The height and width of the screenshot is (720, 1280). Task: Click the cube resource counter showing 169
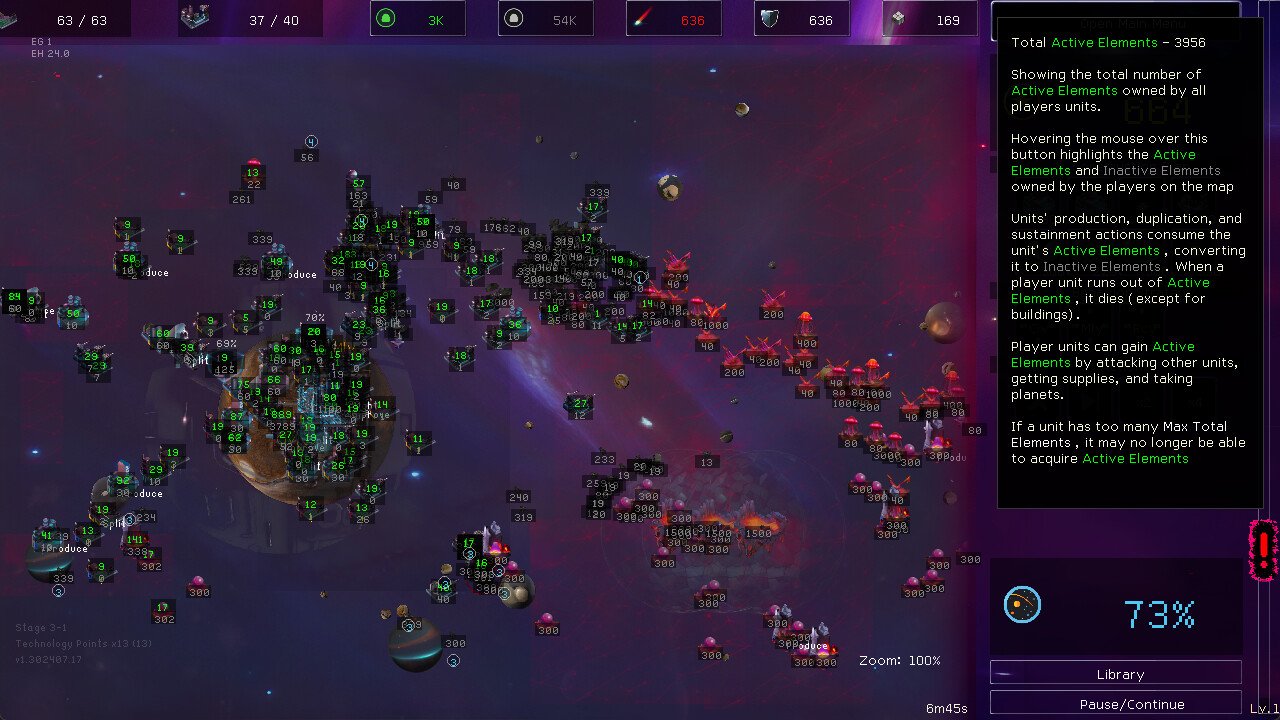(x=929, y=19)
